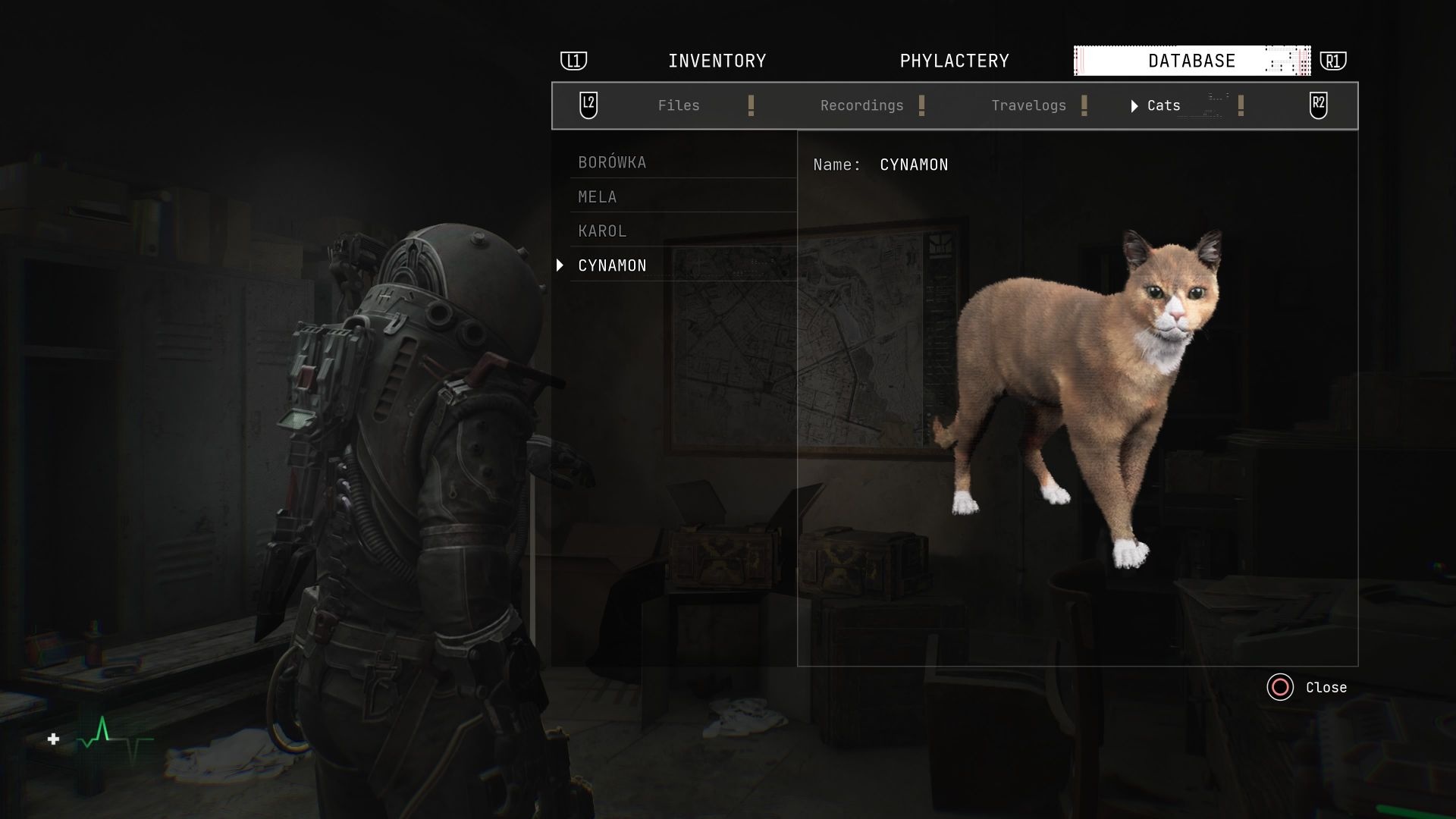Select the Database tab
The height and width of the screenshot is (819, 1456).
[x=1191, y=61]
